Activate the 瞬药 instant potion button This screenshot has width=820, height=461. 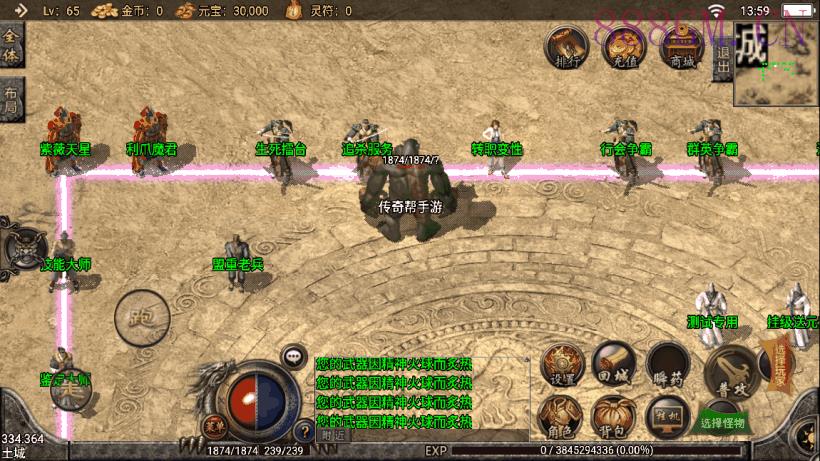667,364
